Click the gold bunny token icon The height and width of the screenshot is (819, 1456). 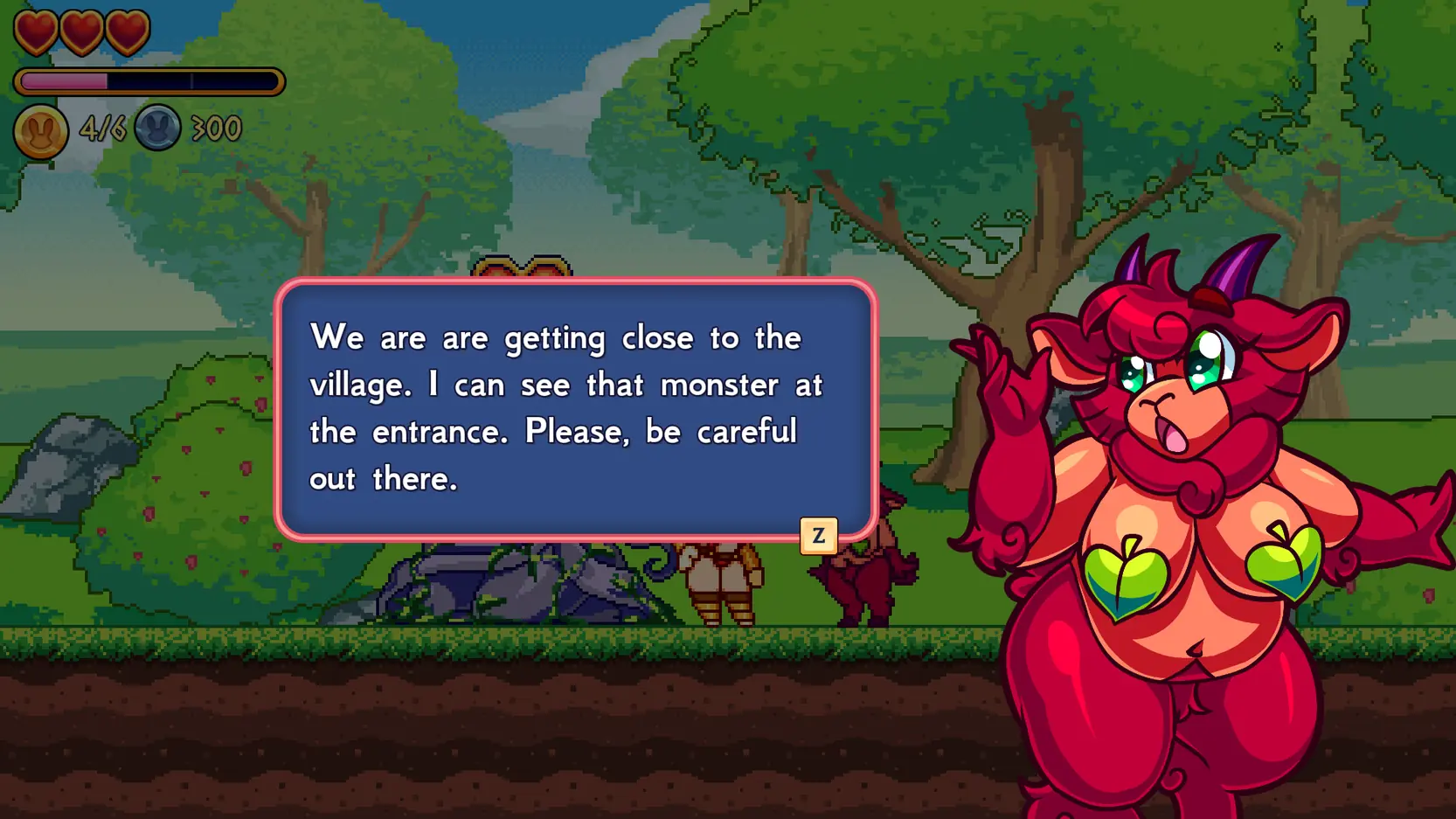coord(40,131)
